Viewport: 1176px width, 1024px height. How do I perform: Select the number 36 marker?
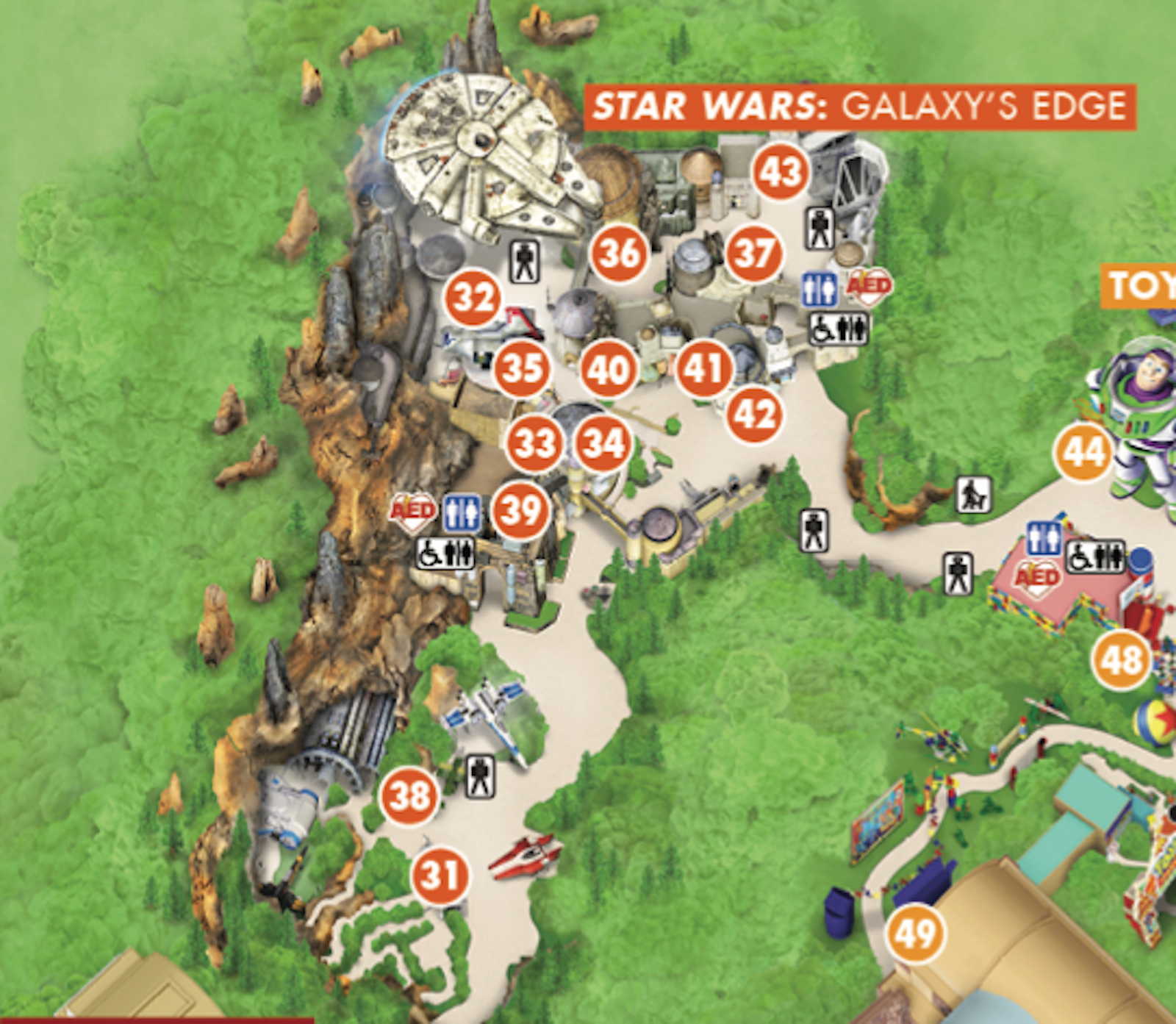point(620,254)
